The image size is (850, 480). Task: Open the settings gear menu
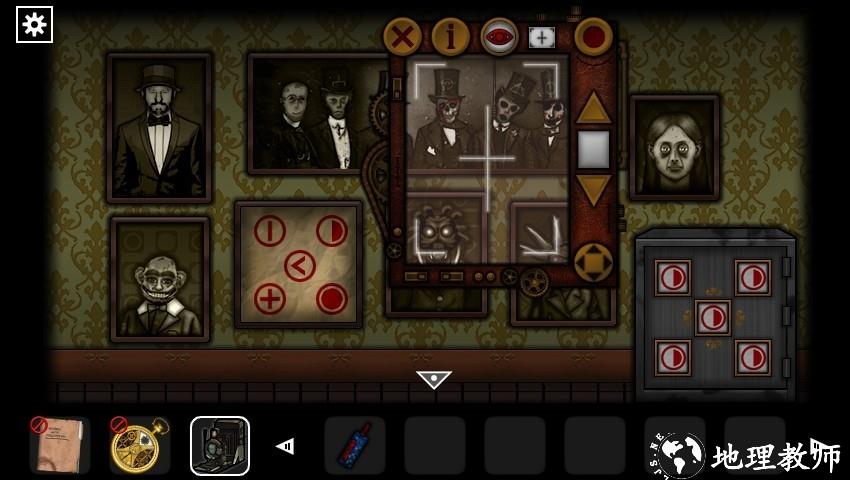(34, 24)
